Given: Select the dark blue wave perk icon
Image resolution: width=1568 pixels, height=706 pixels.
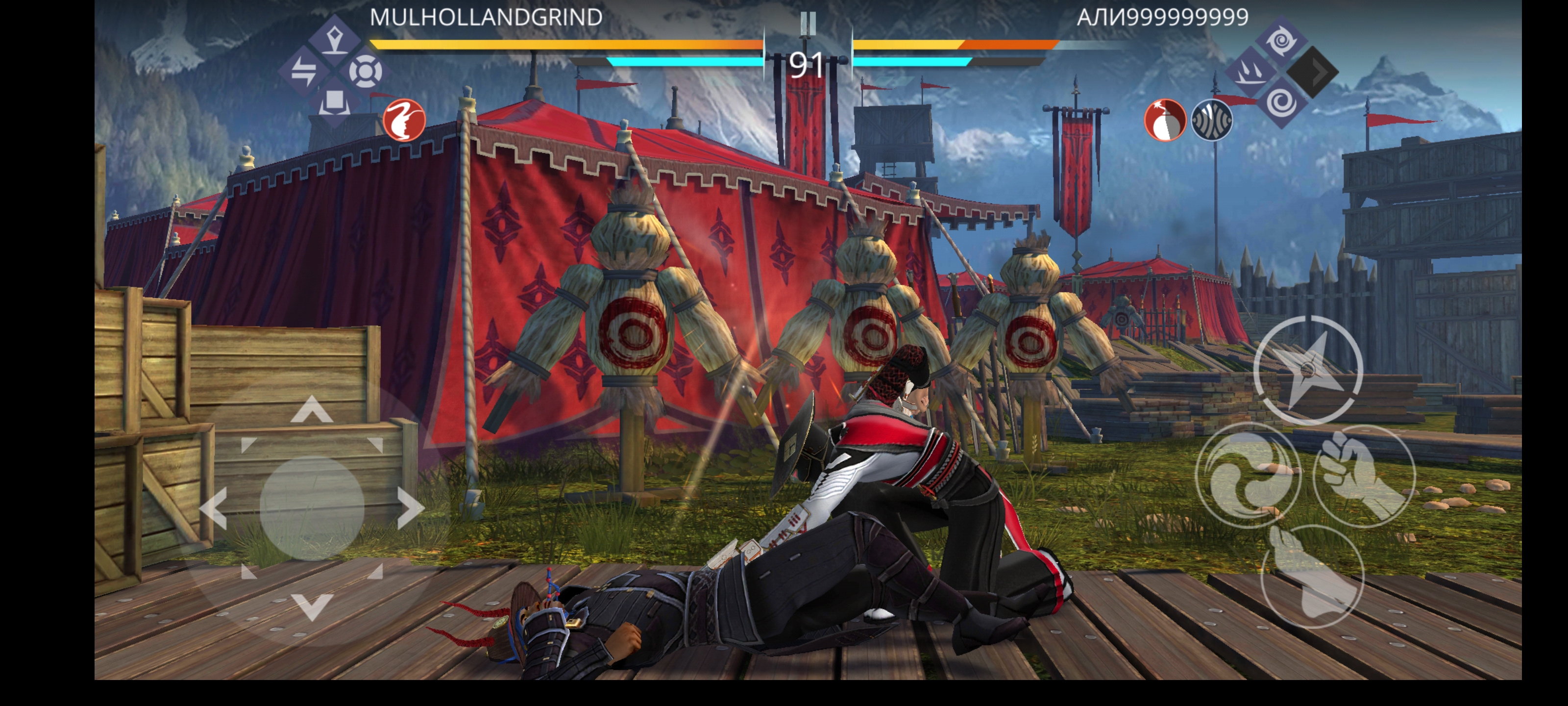Looking at the screenshot, I should point(1211,120).
